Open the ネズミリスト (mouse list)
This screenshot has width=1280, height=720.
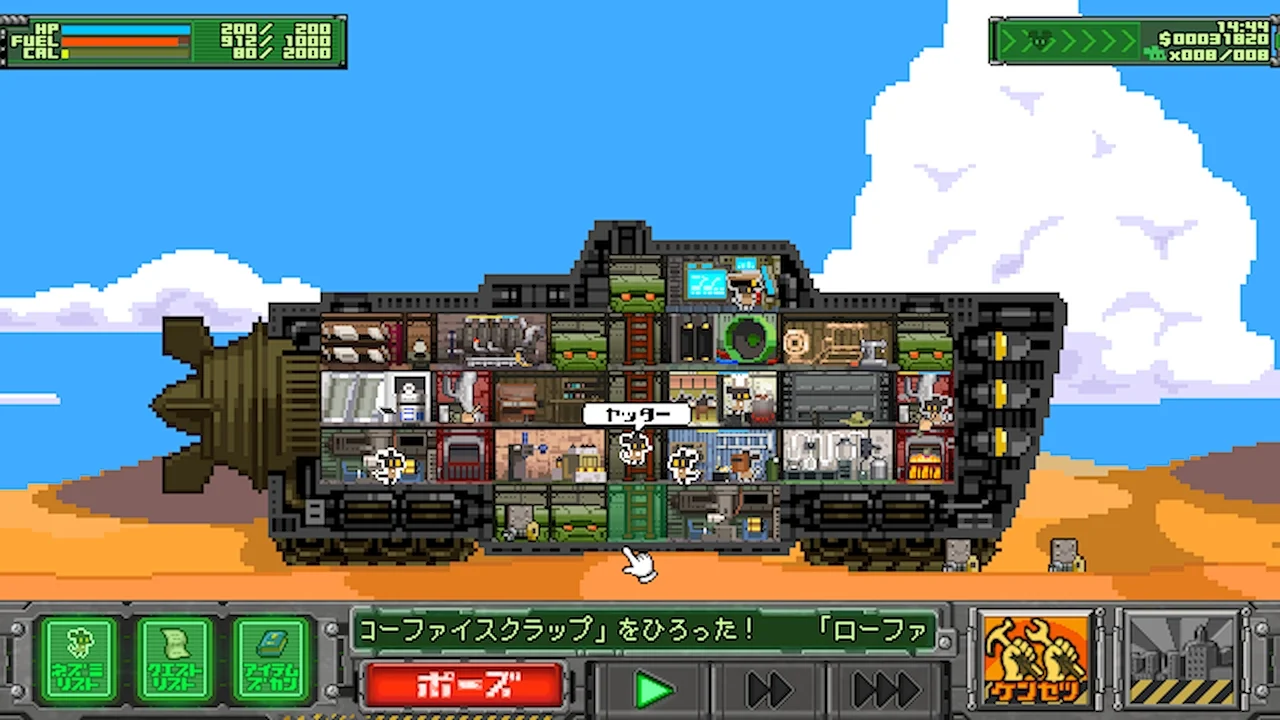79,658
